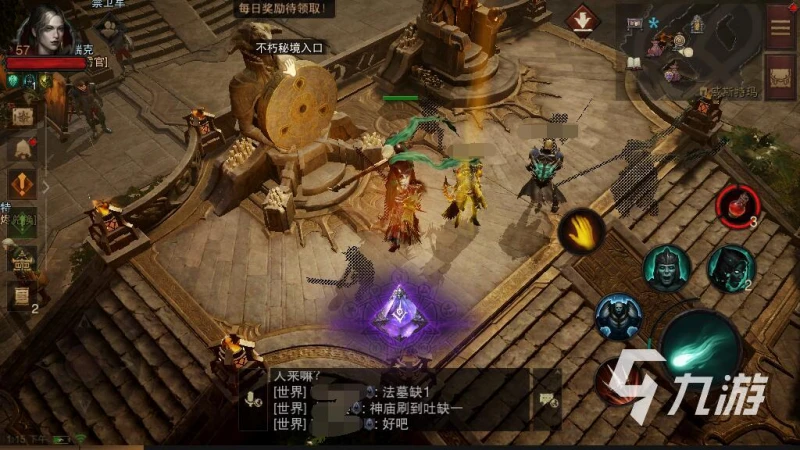Image resolution: width=800 pixels, height=450 pixels.
Task: Summon the blue golem skill
Action: click(619, 318)
